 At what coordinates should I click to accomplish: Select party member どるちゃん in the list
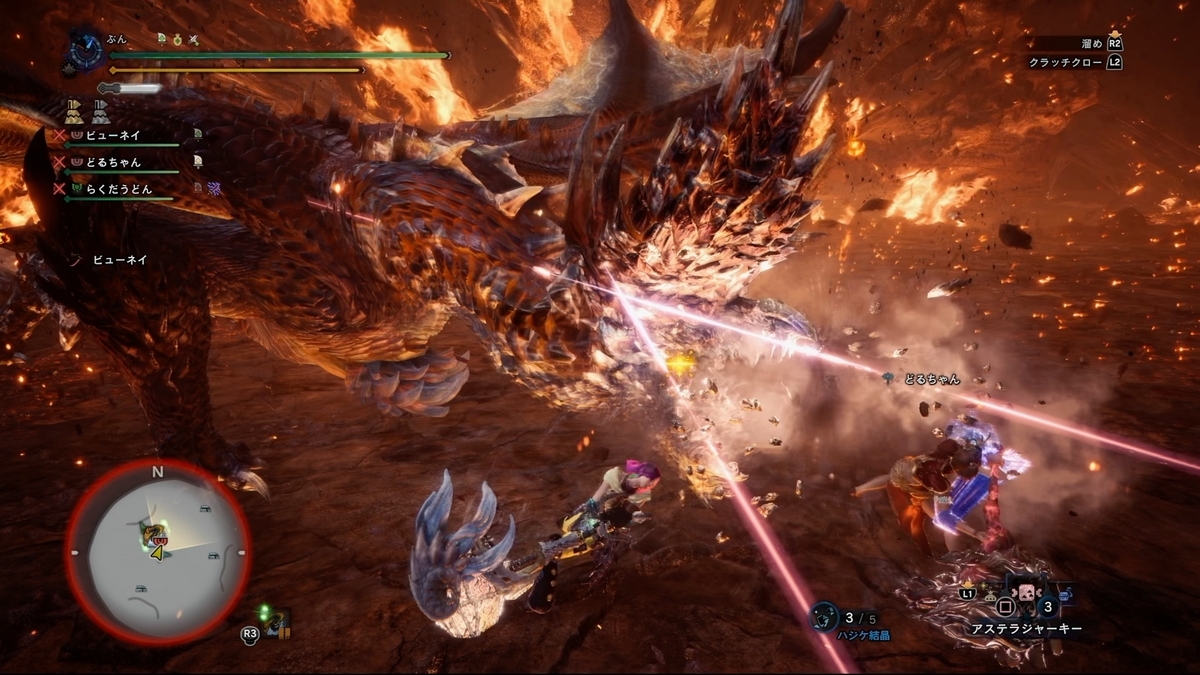point(113,162)
